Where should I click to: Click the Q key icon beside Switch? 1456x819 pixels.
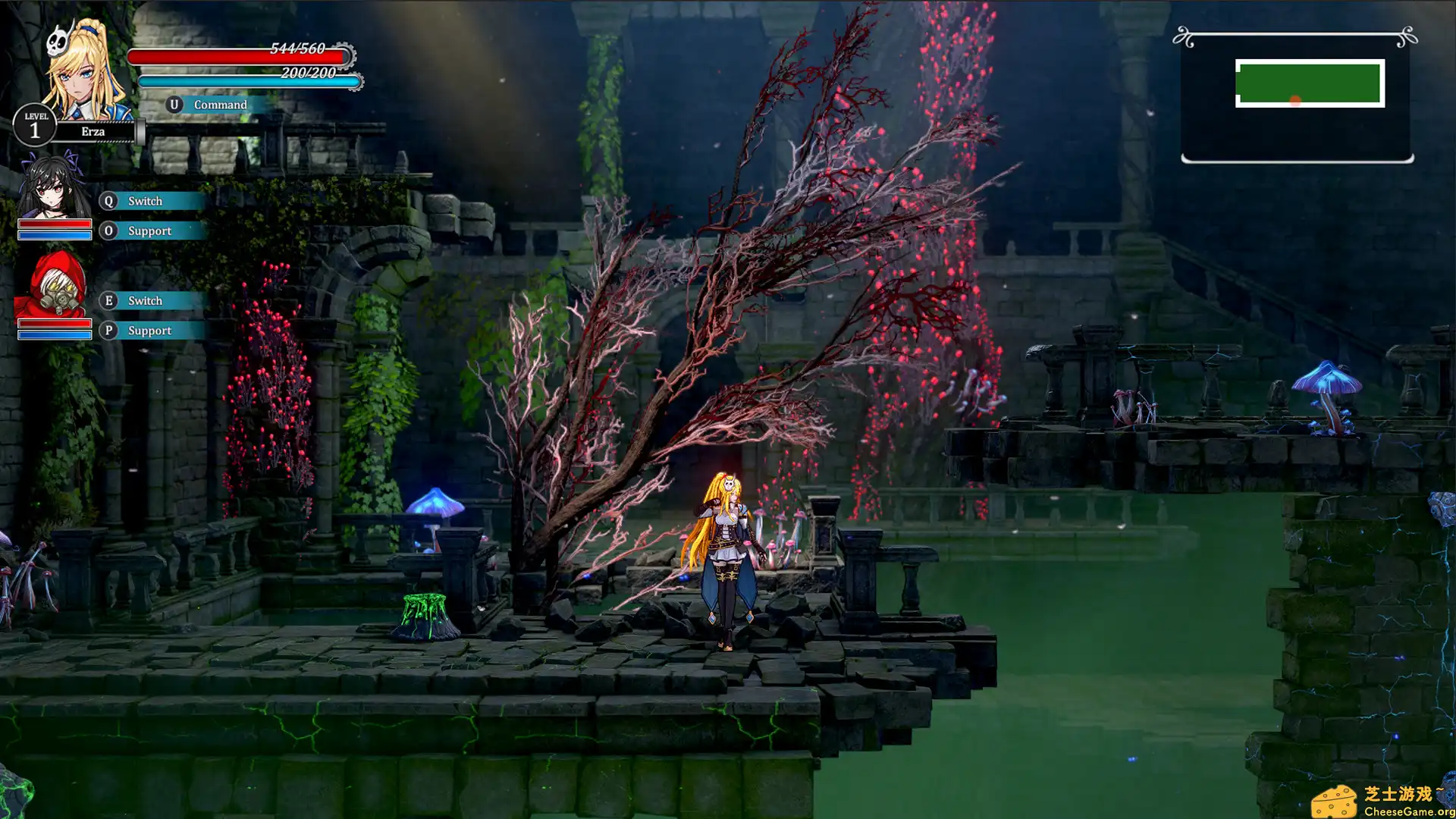coord(108,201)
